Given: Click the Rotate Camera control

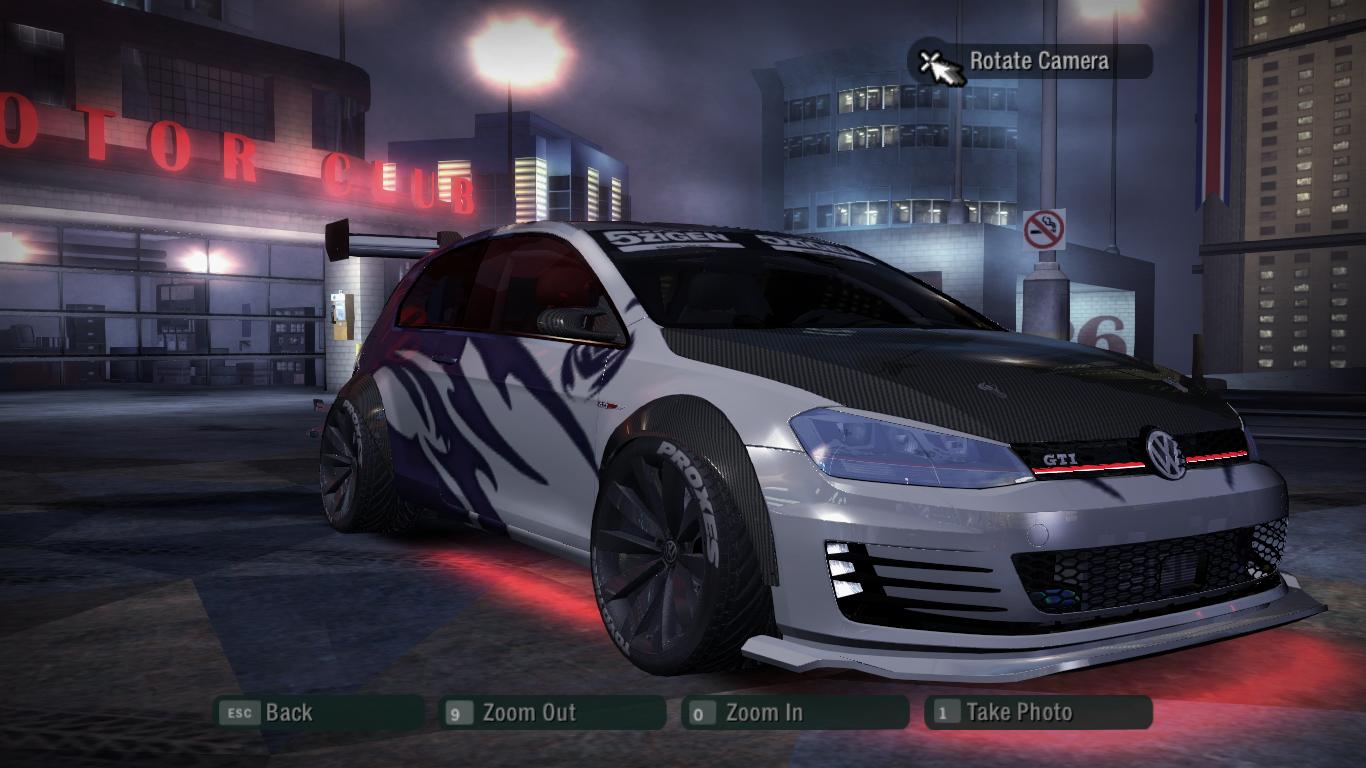Looking at the screenshot, I should click(1030, 62).
